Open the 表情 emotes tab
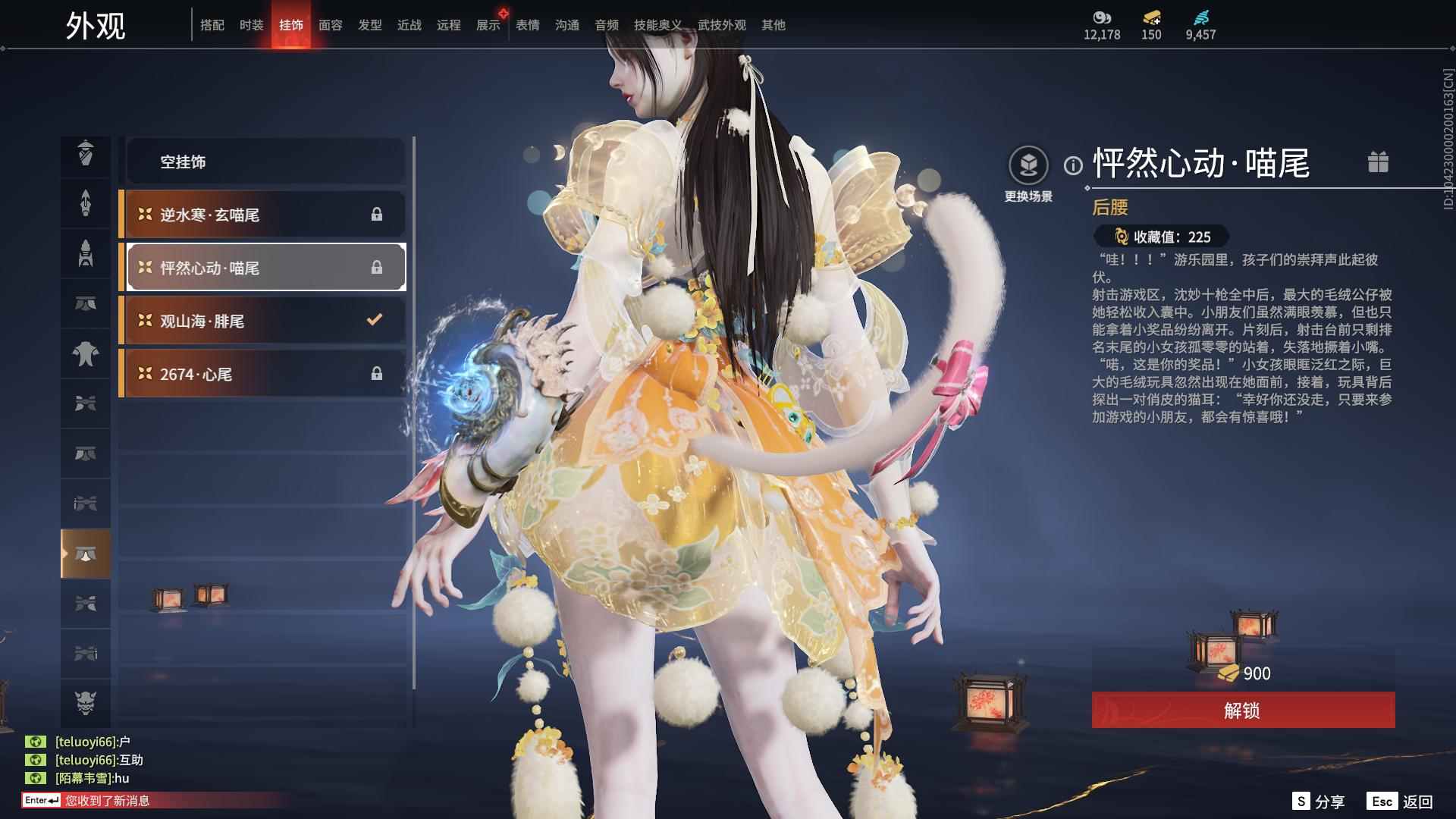This screenshot has width=1456, height=819. tap(526, 25)
